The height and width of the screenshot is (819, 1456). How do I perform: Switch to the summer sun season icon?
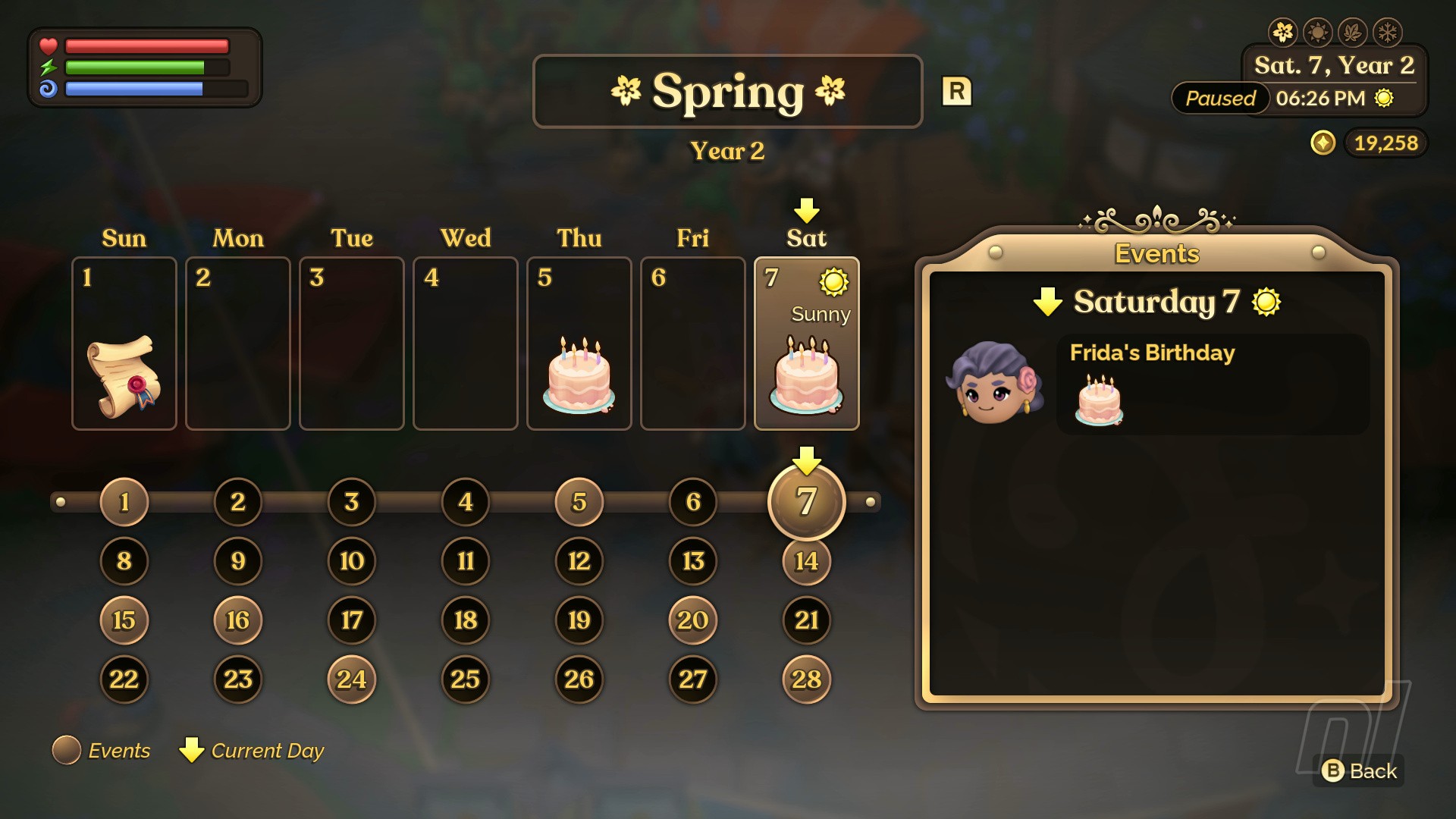1318,33
